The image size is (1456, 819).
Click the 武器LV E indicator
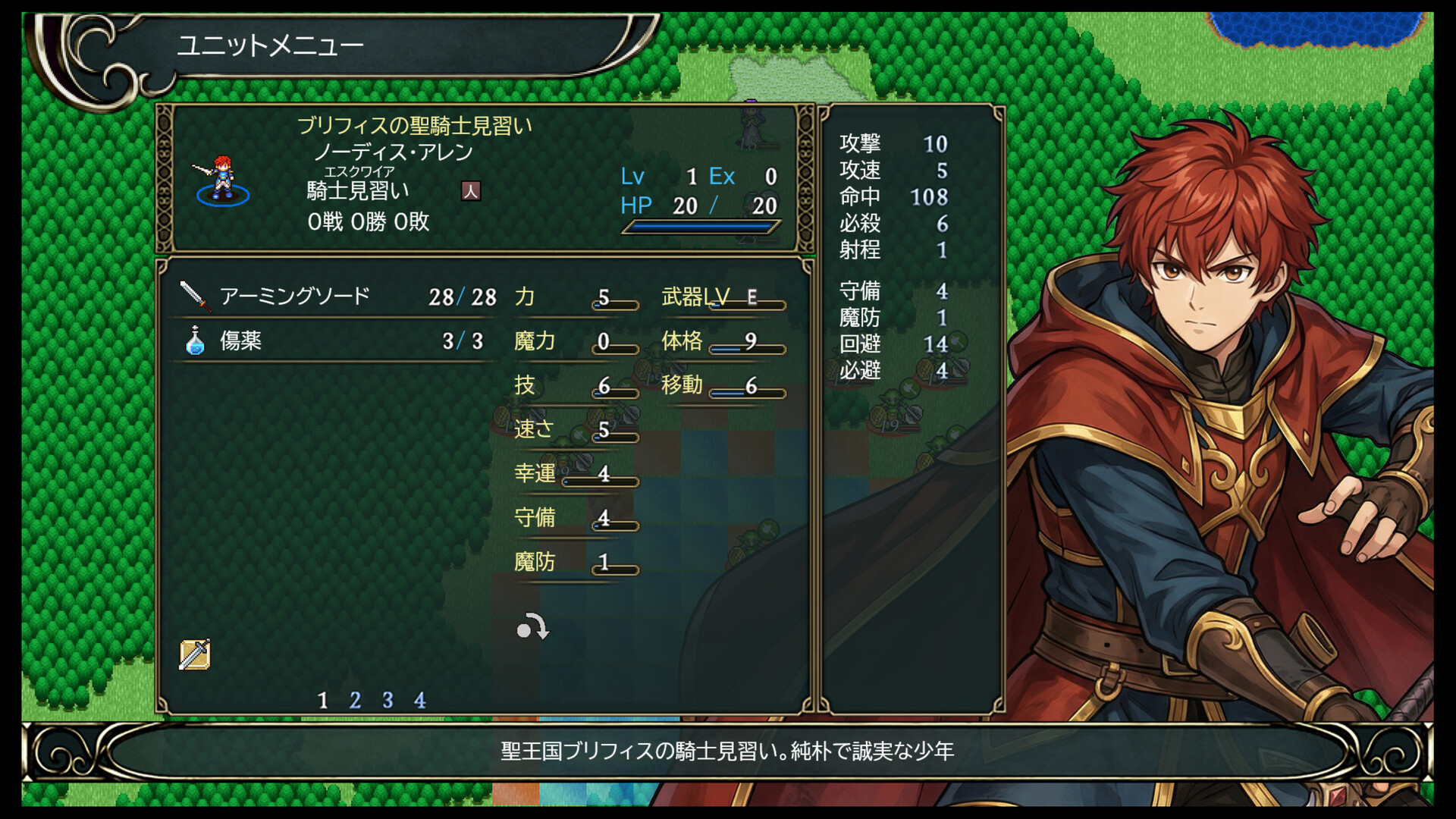(x=720, y=297)
